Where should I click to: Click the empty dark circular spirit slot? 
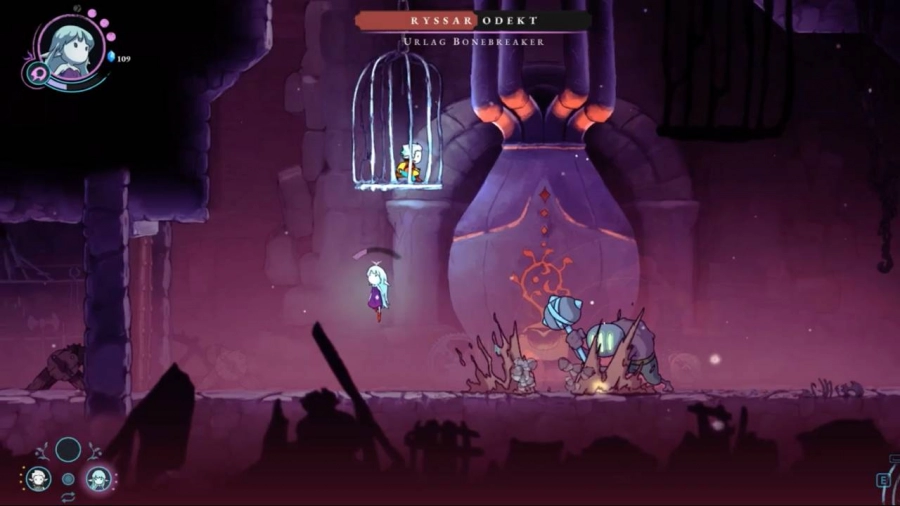68,449
